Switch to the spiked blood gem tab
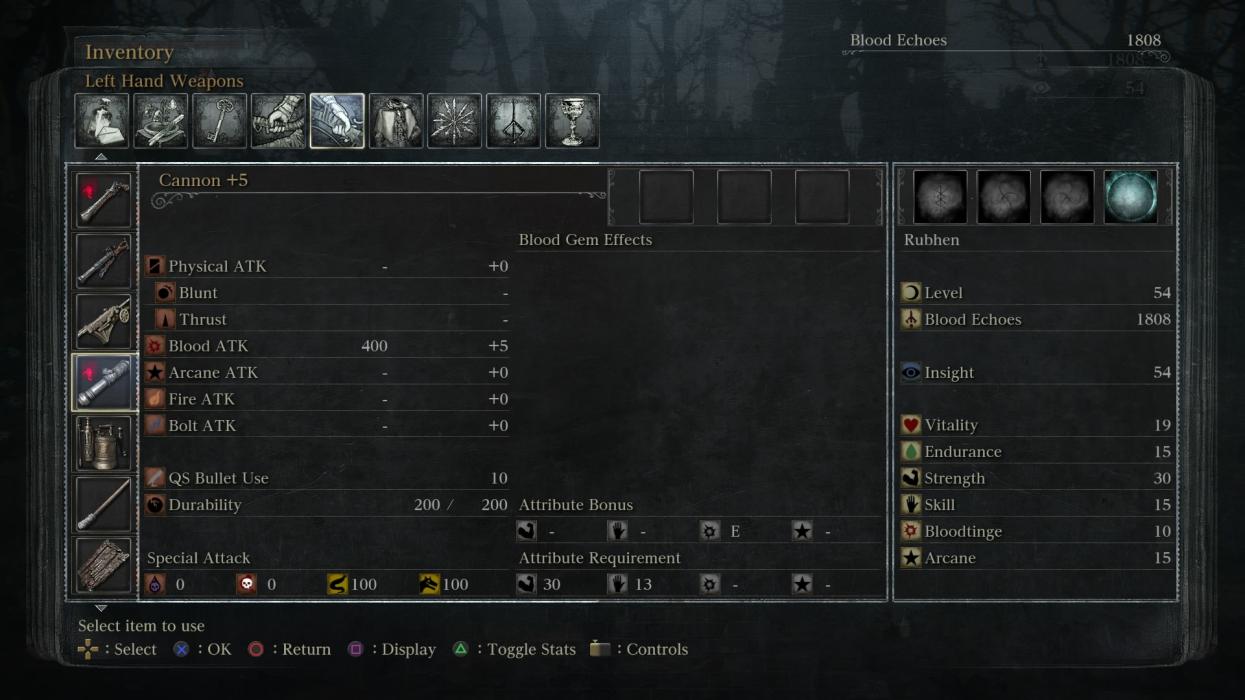The width and height of the screenshot is (1245, 700). pos(455,121)
